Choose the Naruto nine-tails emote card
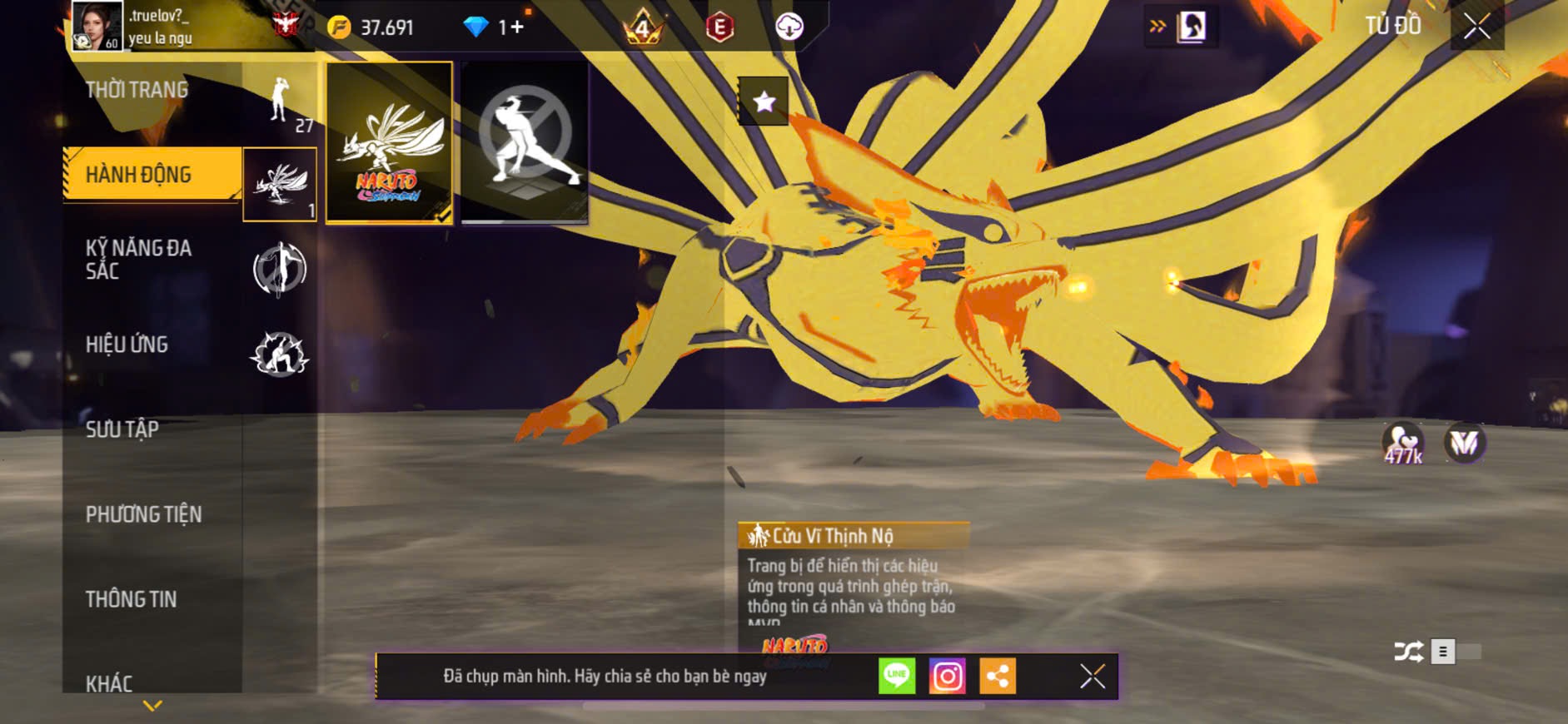Viewport: 1568px width, 724px height. pos(389,143)
